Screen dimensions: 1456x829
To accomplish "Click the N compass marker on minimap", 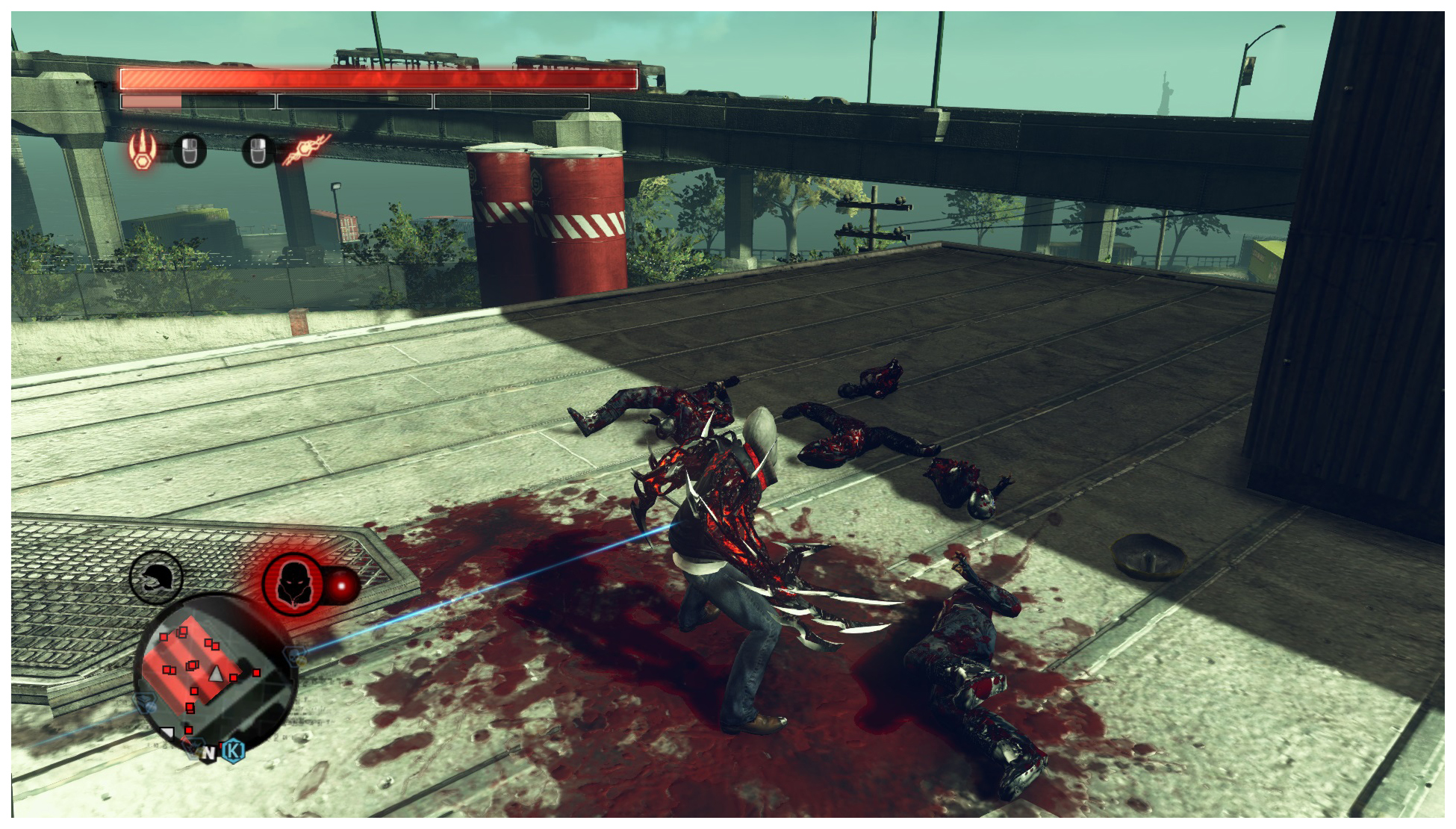I will coord(209,754).
